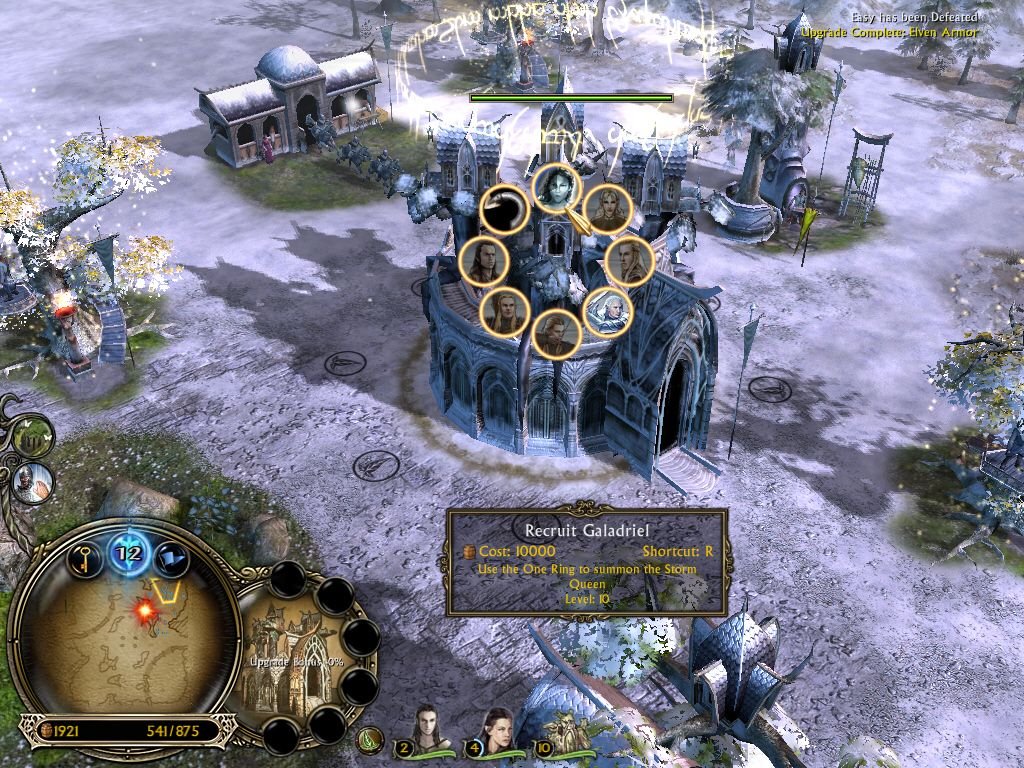Click the curved arrow revert button
The image size is (1024, 768).
tap(504, 210)
